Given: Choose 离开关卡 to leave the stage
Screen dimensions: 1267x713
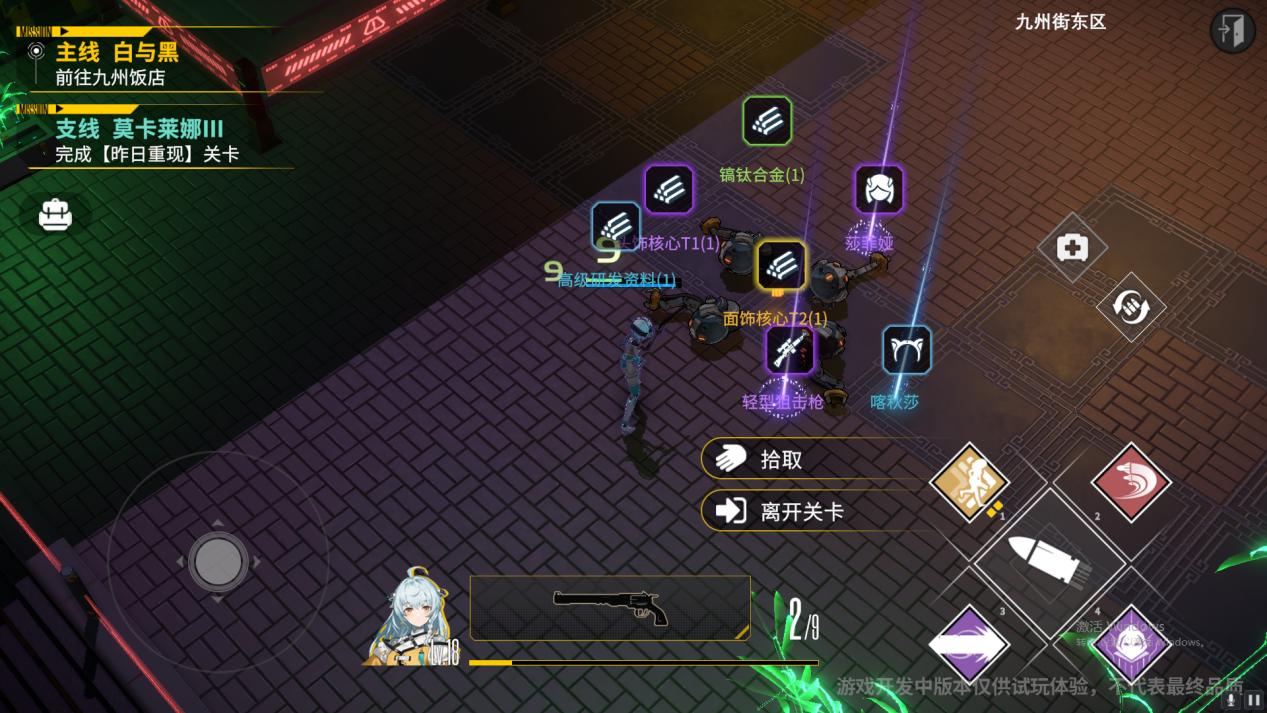Looking at the screenshot, I should click(x=800, y=511).
